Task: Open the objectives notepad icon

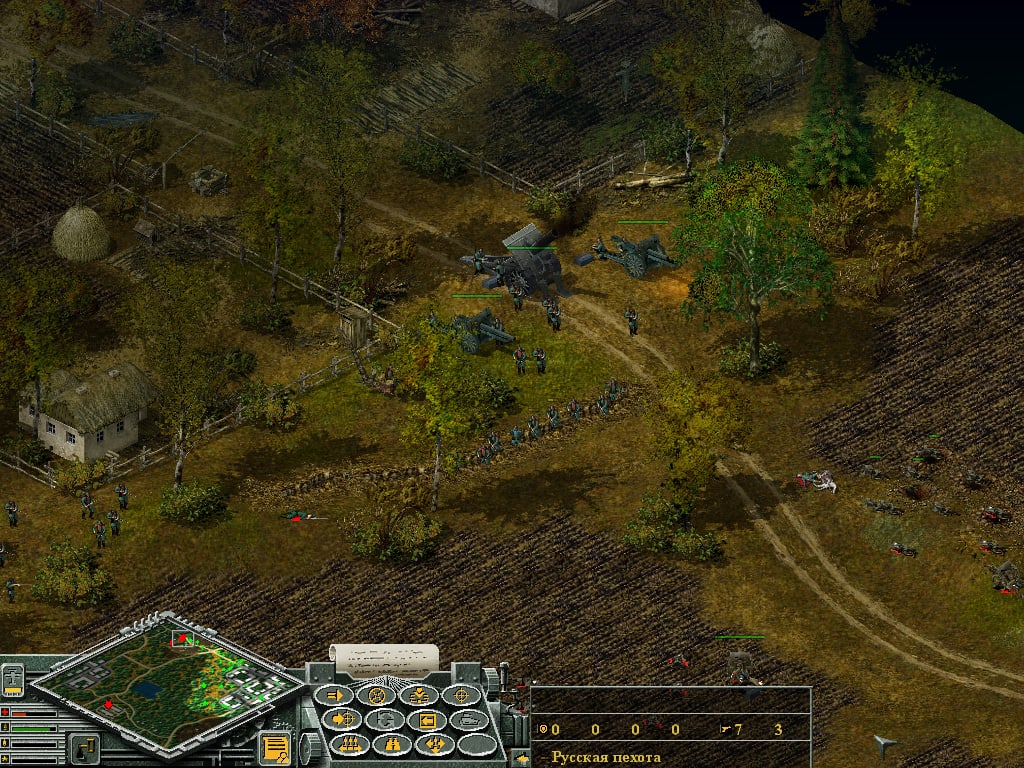Action: coord(273,747)
